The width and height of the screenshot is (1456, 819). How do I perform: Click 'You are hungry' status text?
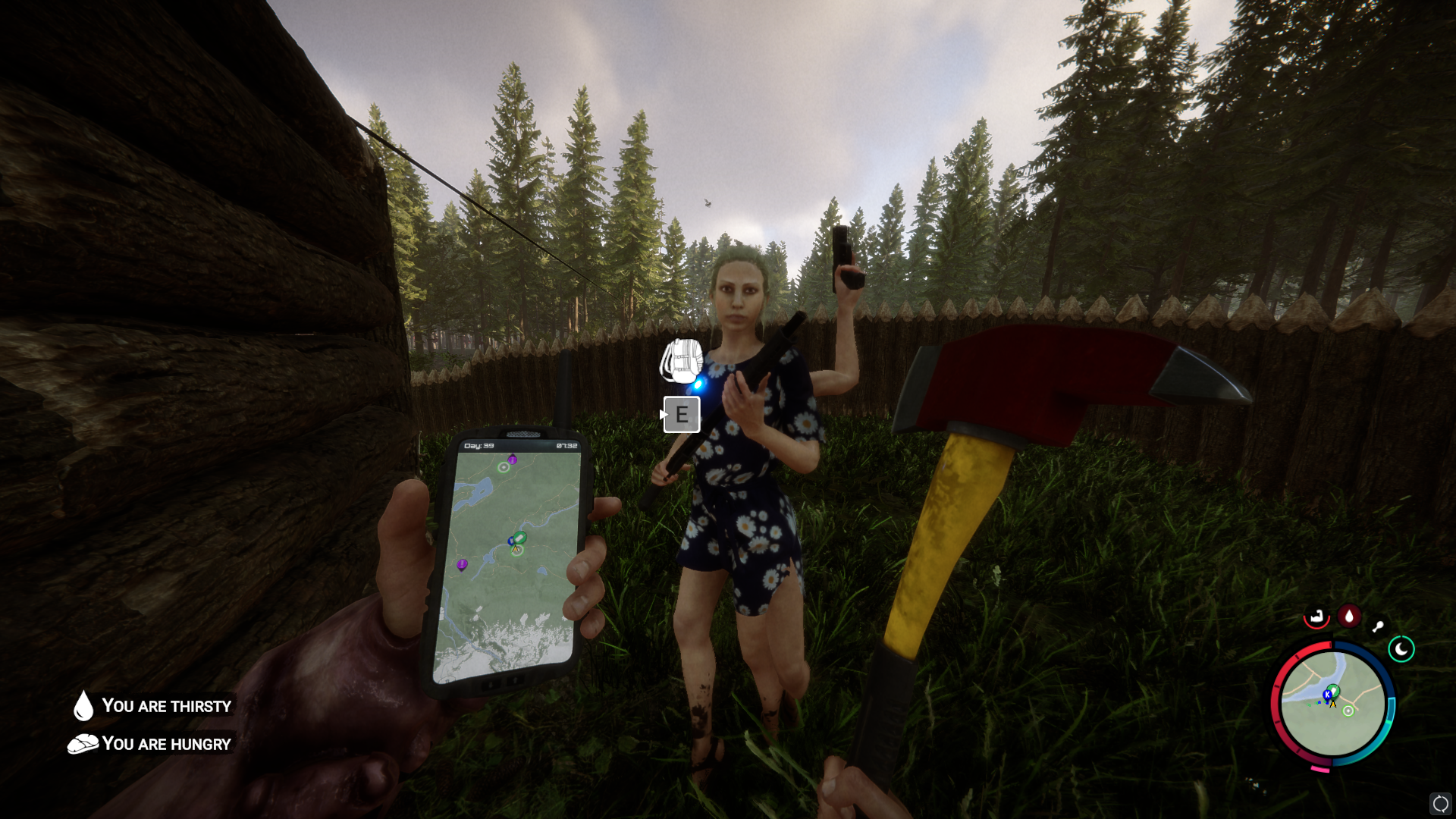coord(167,744)
